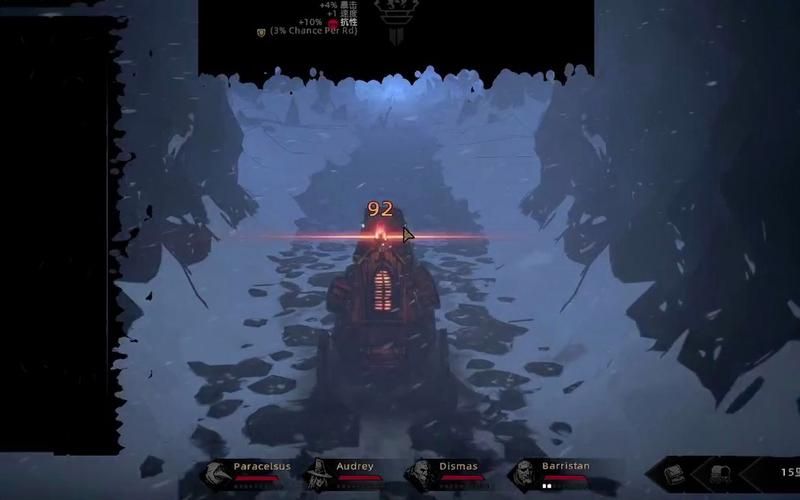Open the inventory bag icon
This screenshot has width=800, height=500.
(x=675, y=472)
